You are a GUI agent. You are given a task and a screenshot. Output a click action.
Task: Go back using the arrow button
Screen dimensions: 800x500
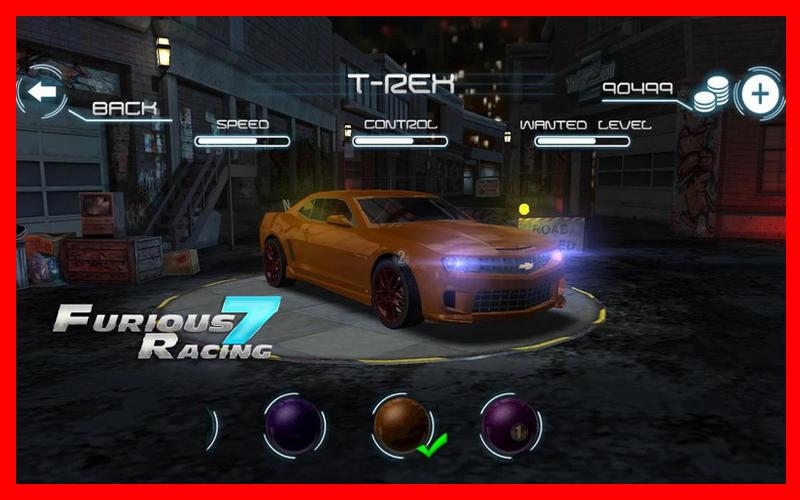[41, 93]
